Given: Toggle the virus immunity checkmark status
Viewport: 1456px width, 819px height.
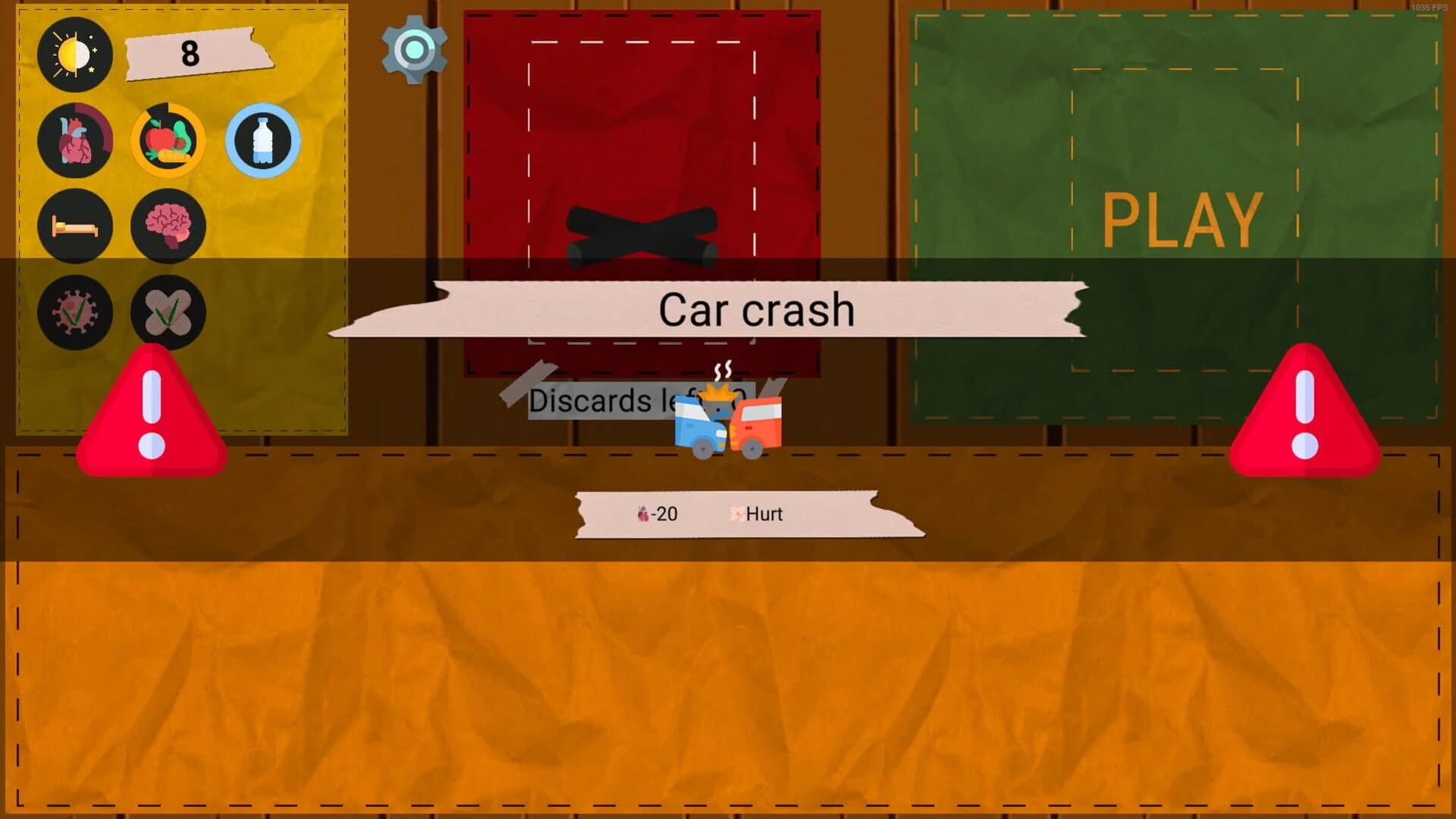Looking at the screenshot, I should pyautogui.click(x=75, y=312).
